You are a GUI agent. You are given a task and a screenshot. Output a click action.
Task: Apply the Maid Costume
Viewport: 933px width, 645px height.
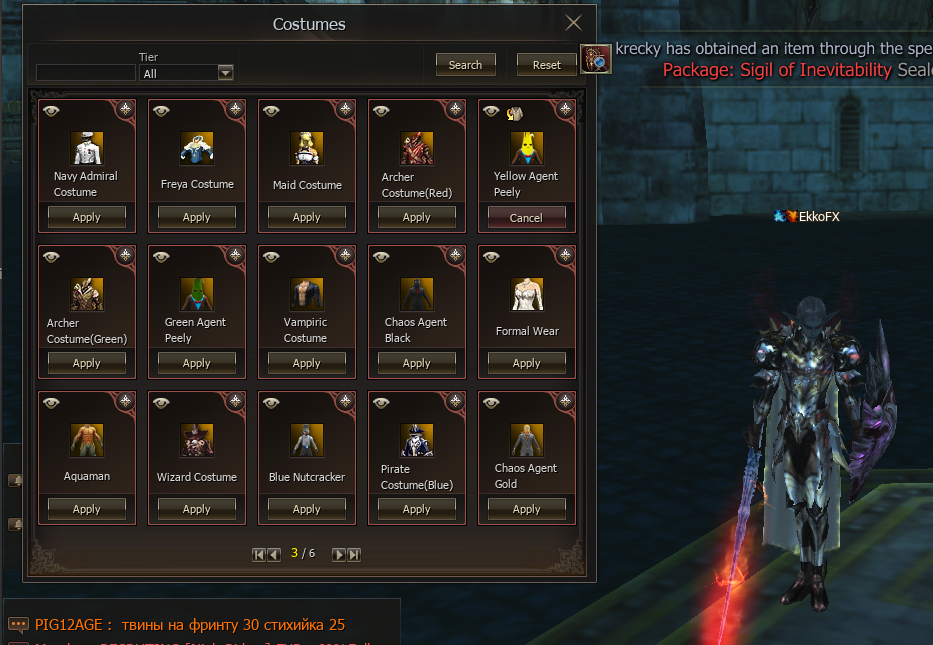pos(307,217)
